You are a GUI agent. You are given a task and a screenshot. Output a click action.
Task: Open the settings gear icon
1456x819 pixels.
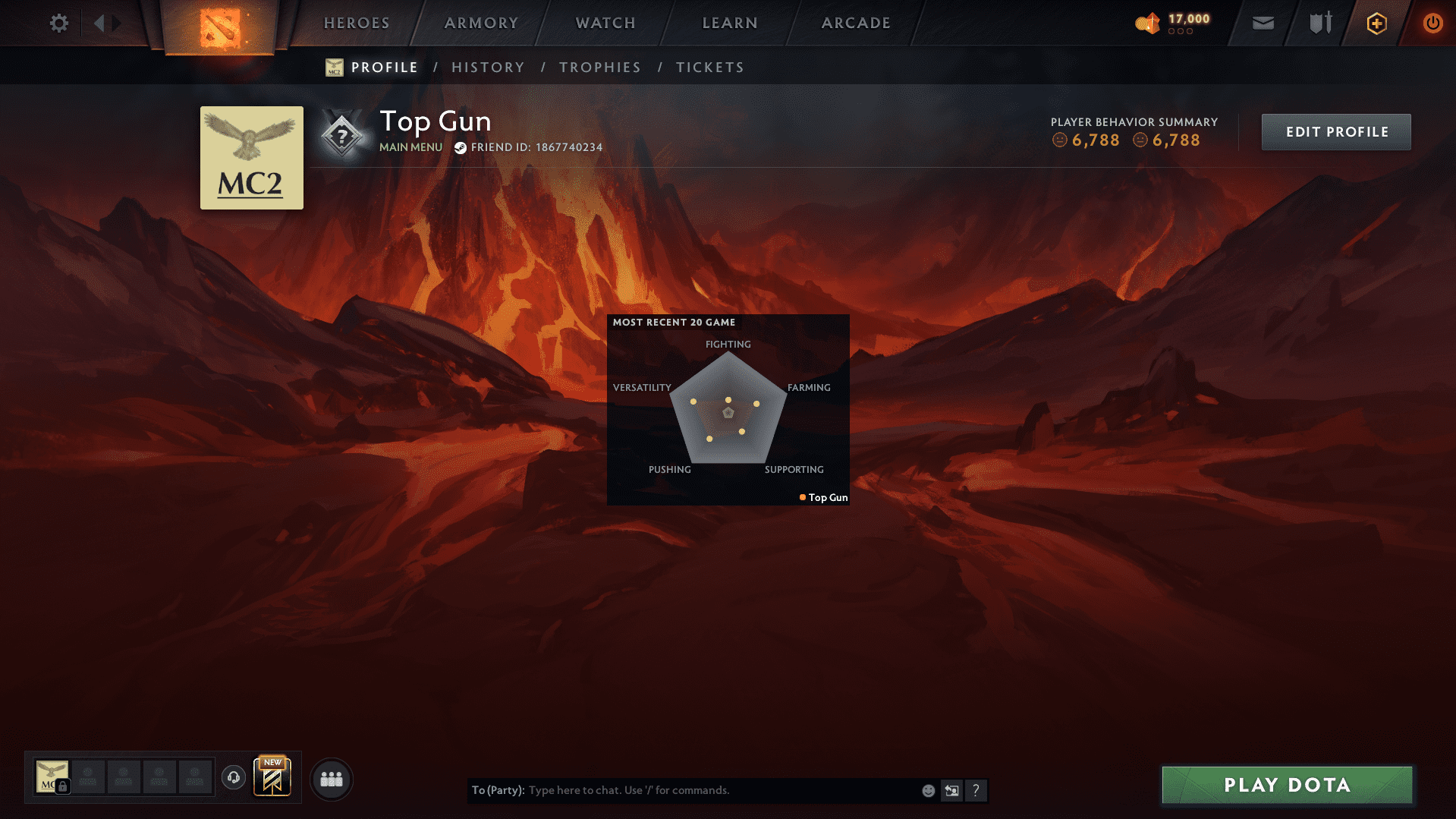(x=58, y=23)
